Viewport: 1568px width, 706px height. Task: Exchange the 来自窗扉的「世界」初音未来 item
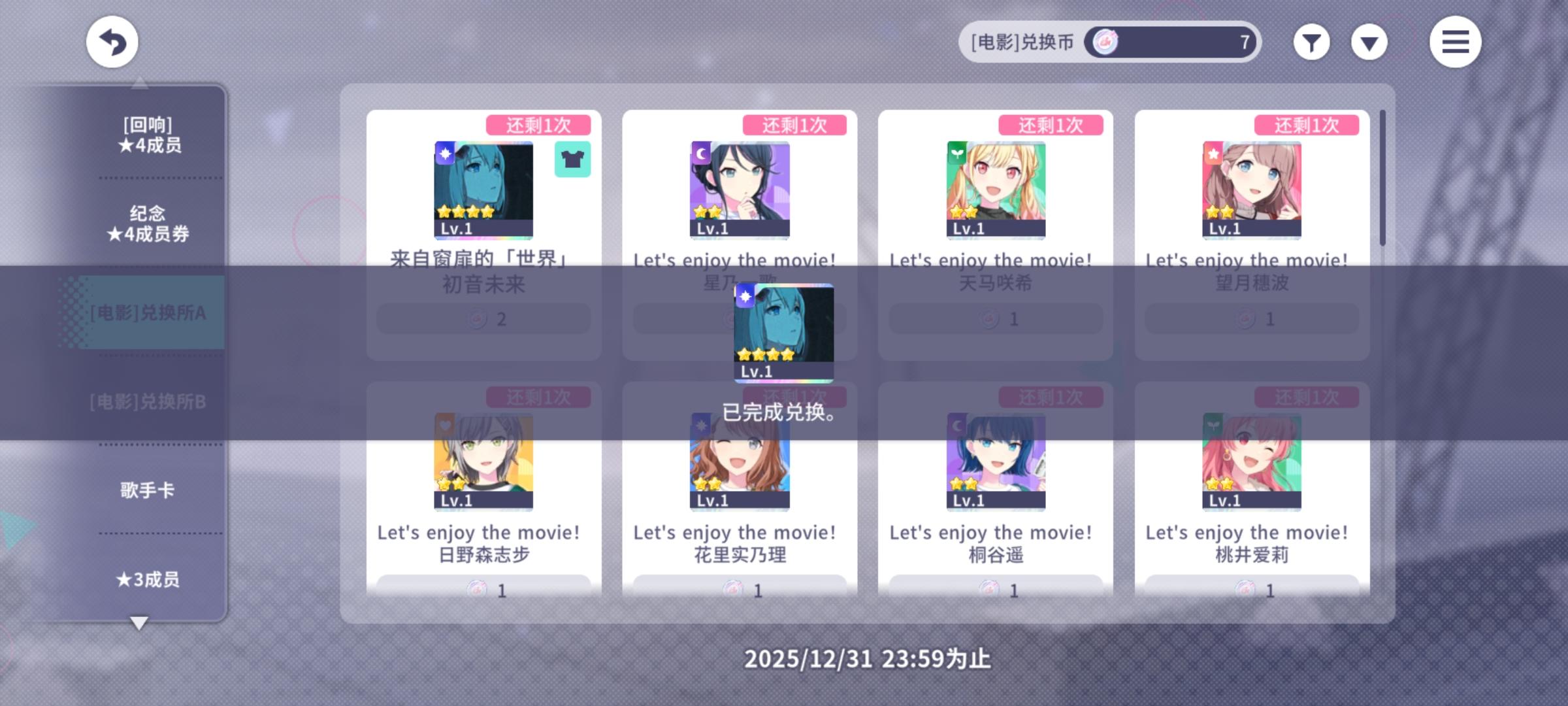coord(483,318)
